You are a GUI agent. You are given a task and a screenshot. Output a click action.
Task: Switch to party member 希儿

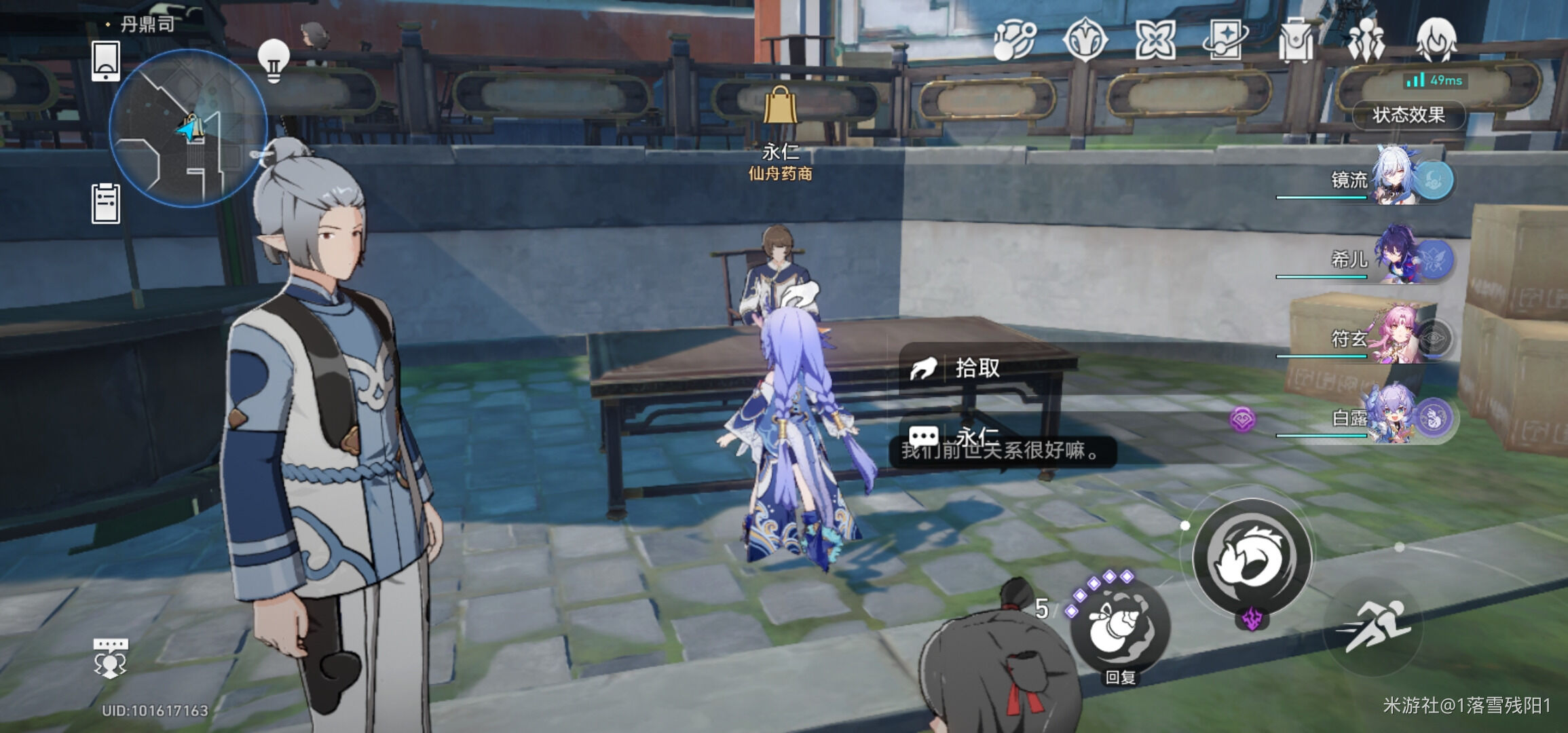click(x=1398, y=259)
